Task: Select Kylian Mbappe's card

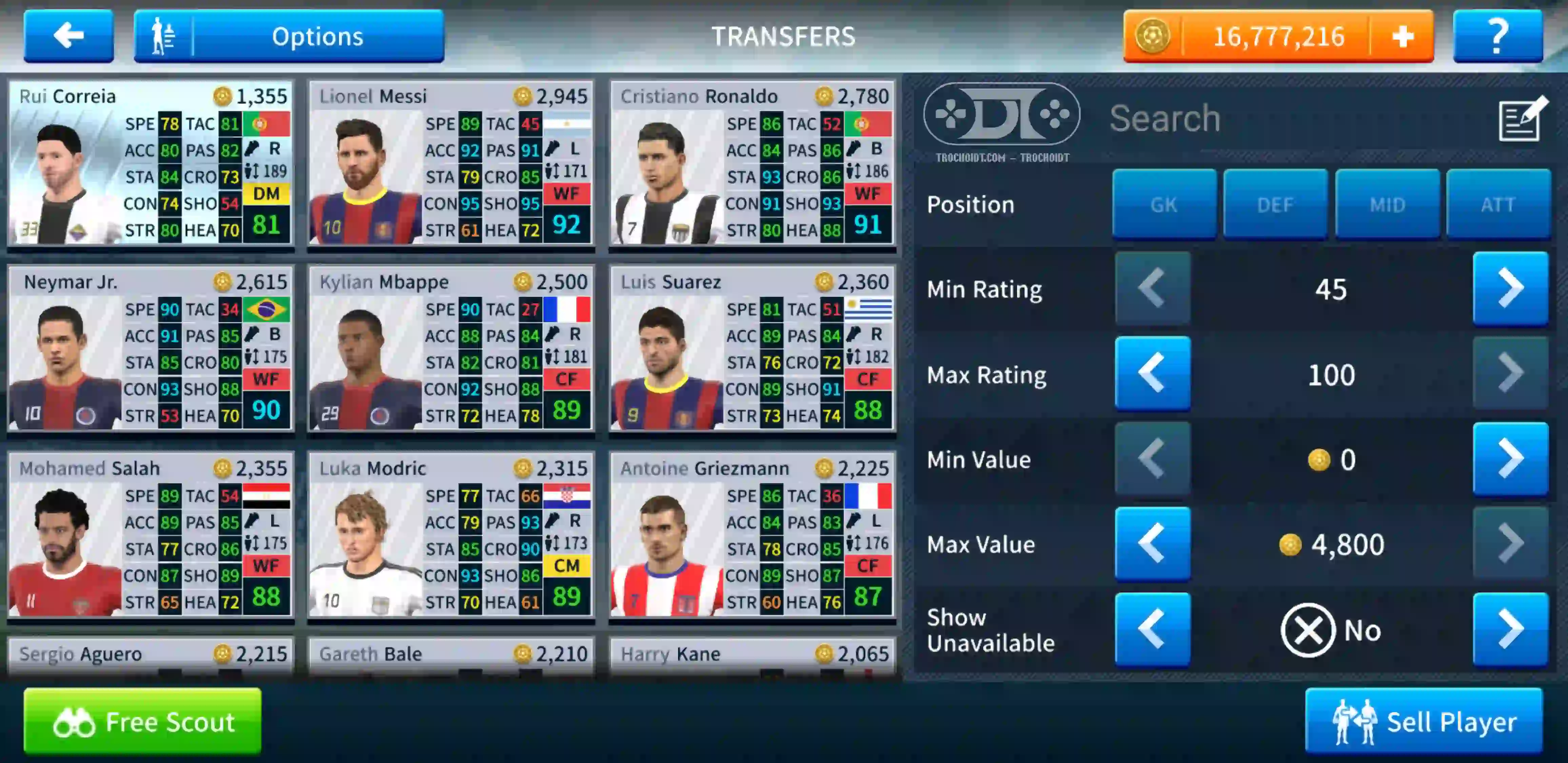Action: coord(451,350)
